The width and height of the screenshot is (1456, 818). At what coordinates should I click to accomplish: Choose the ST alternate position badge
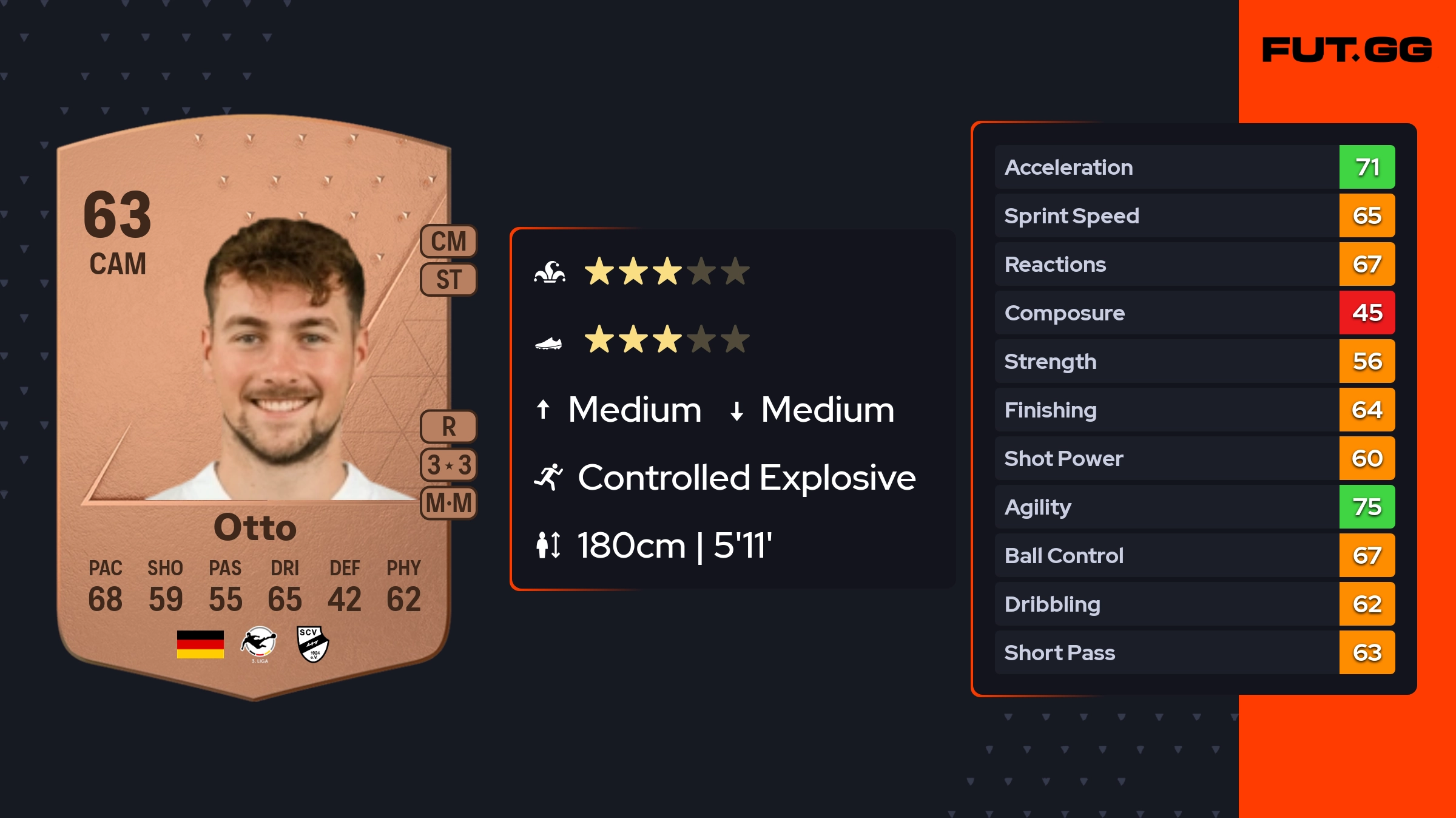click(448, 280)
